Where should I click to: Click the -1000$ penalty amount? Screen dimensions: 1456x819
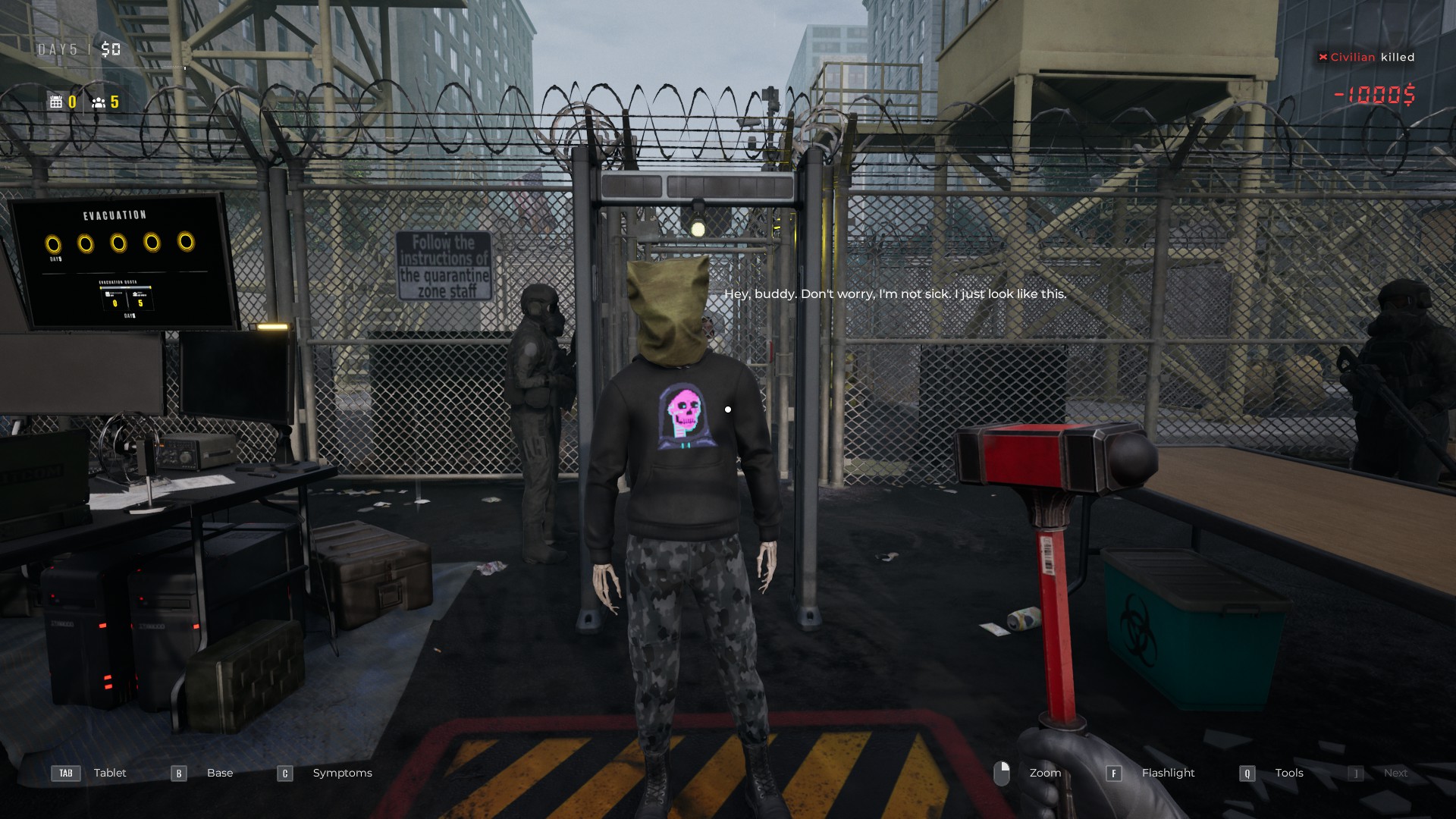tap(1373, 96)
